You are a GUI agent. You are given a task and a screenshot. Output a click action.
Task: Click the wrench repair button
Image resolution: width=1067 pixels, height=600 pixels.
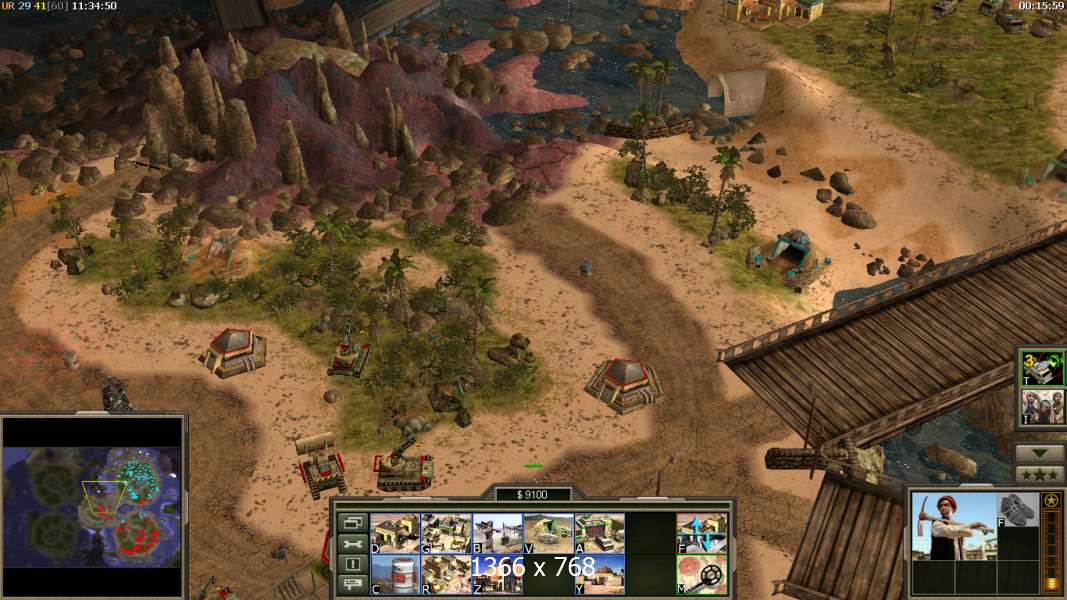352,543
